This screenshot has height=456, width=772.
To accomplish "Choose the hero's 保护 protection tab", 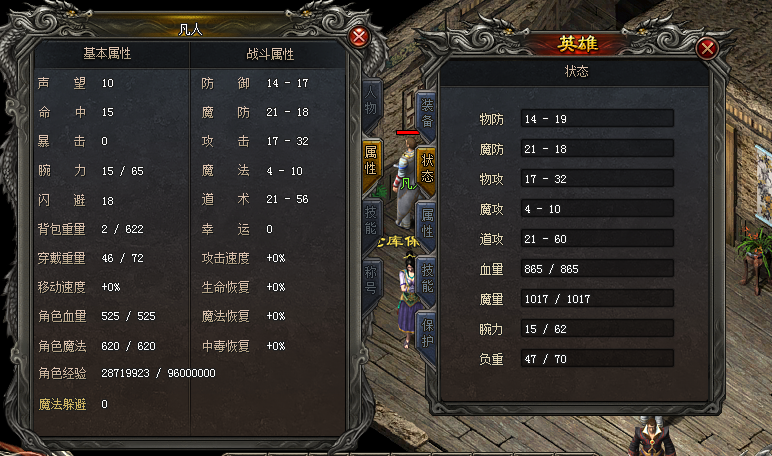I will click(x=427, y=334).
